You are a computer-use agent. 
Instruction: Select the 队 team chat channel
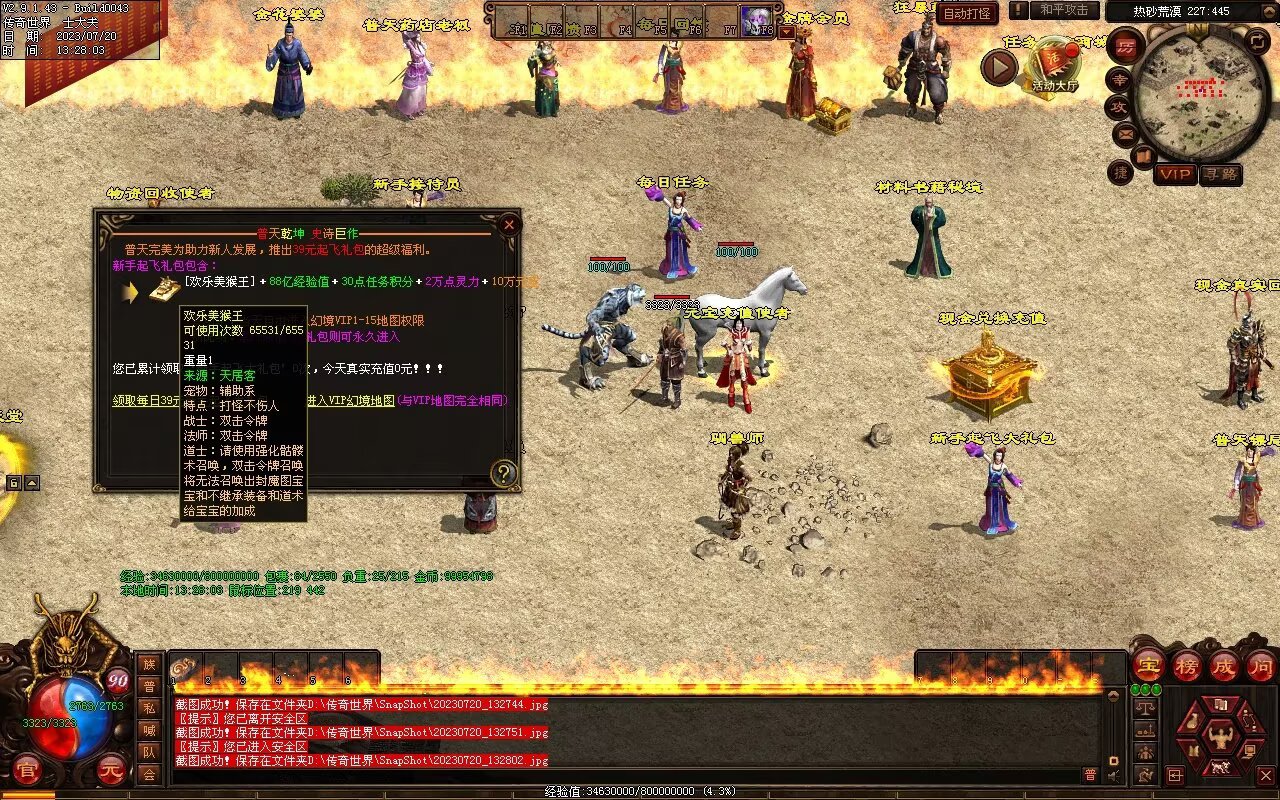click(x=149, y=752)
